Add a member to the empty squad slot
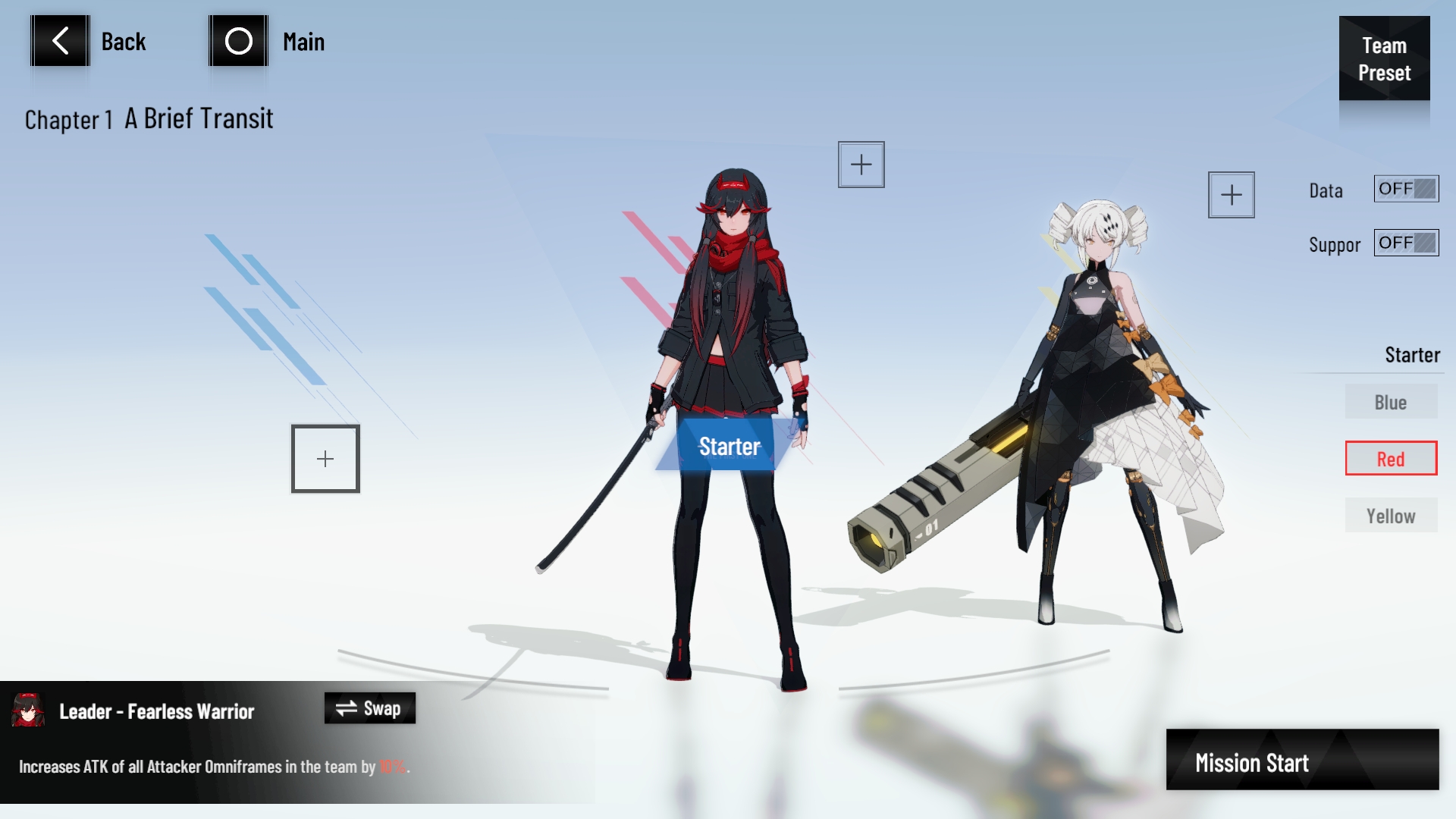Screen dimensions: 1456x819 (x=325, y=459)
